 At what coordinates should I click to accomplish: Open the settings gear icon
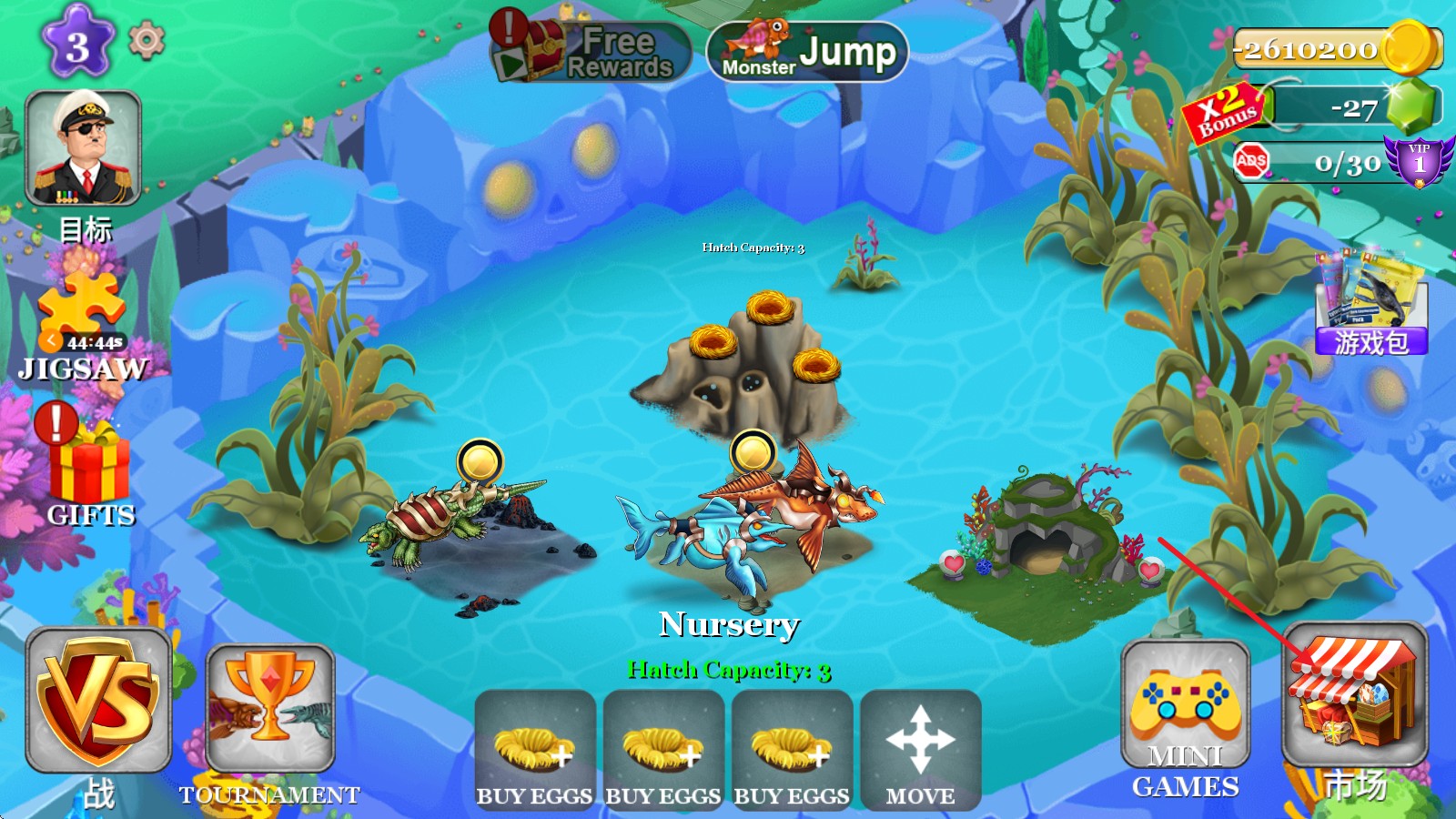coord(147,41)
